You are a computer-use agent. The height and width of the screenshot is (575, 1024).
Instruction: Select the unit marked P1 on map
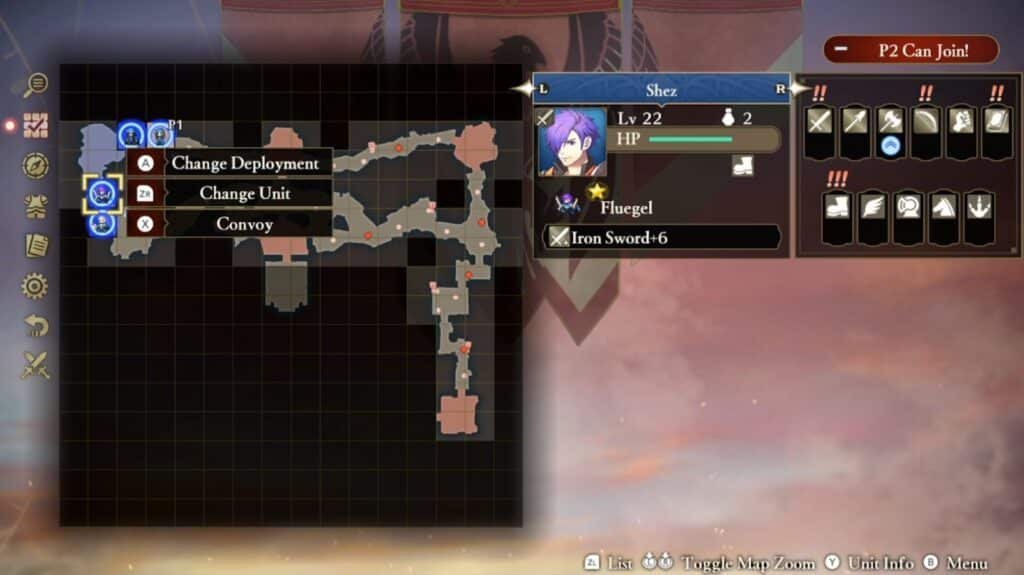point(160,134)
